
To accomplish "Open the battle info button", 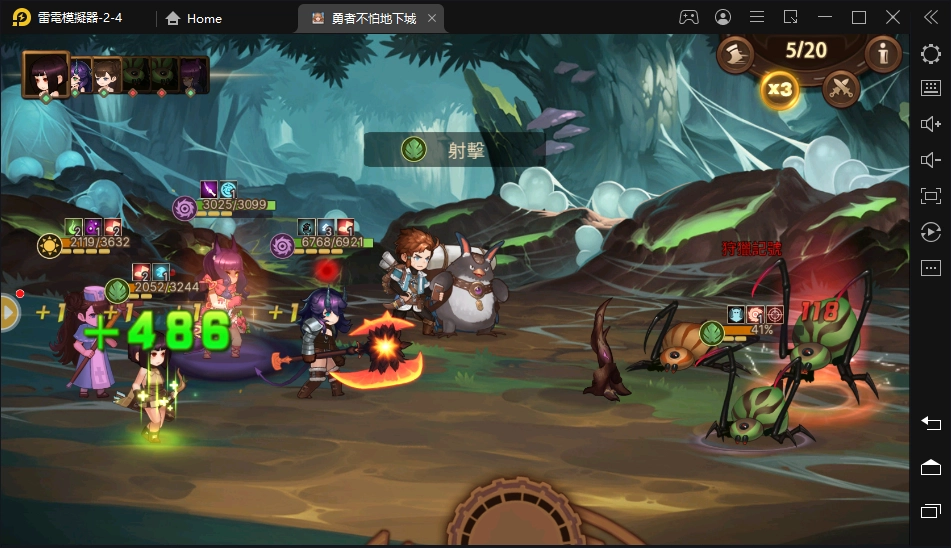I will pos(882,54).
